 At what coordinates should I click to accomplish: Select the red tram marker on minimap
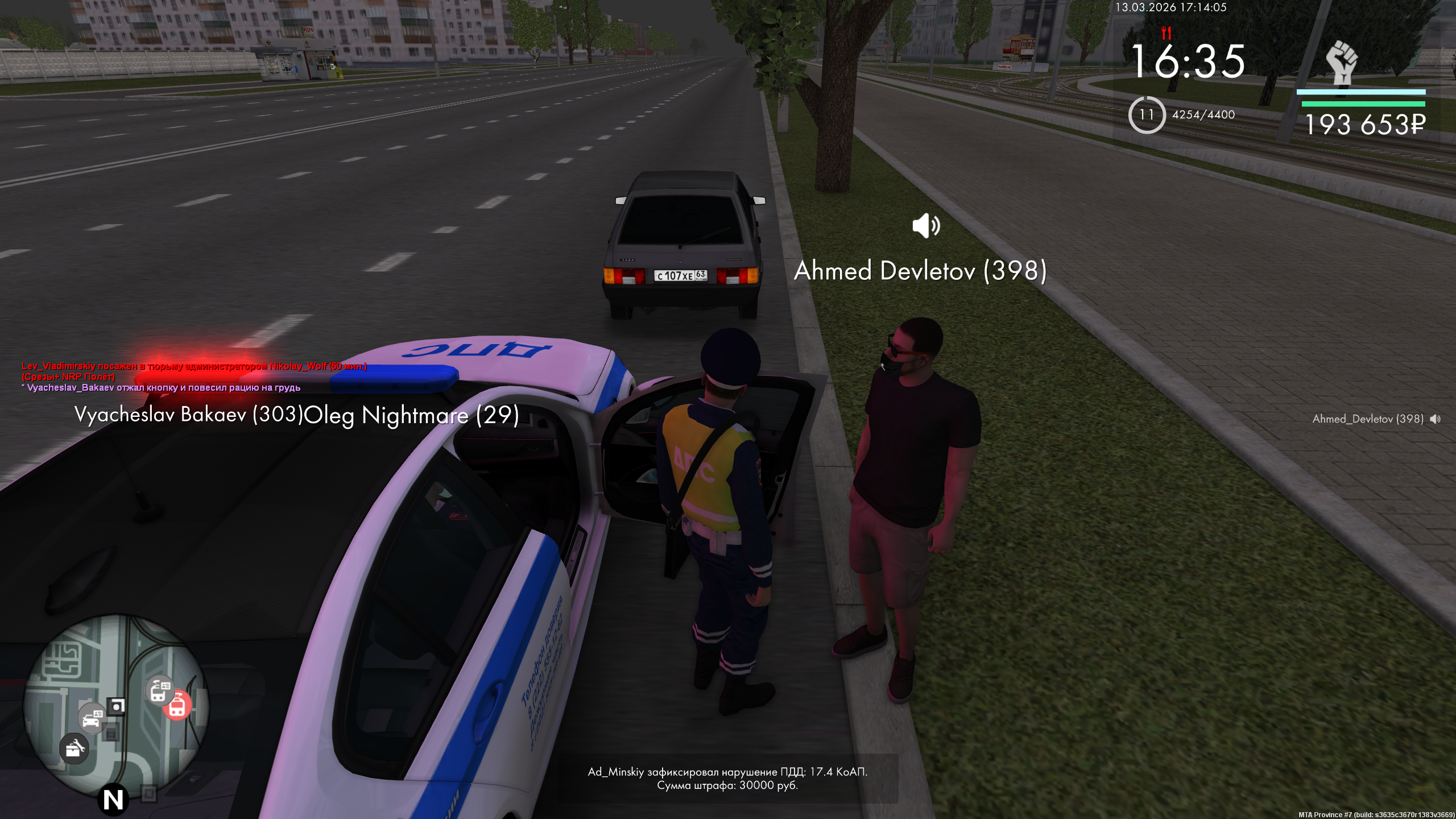pos(177,706)
